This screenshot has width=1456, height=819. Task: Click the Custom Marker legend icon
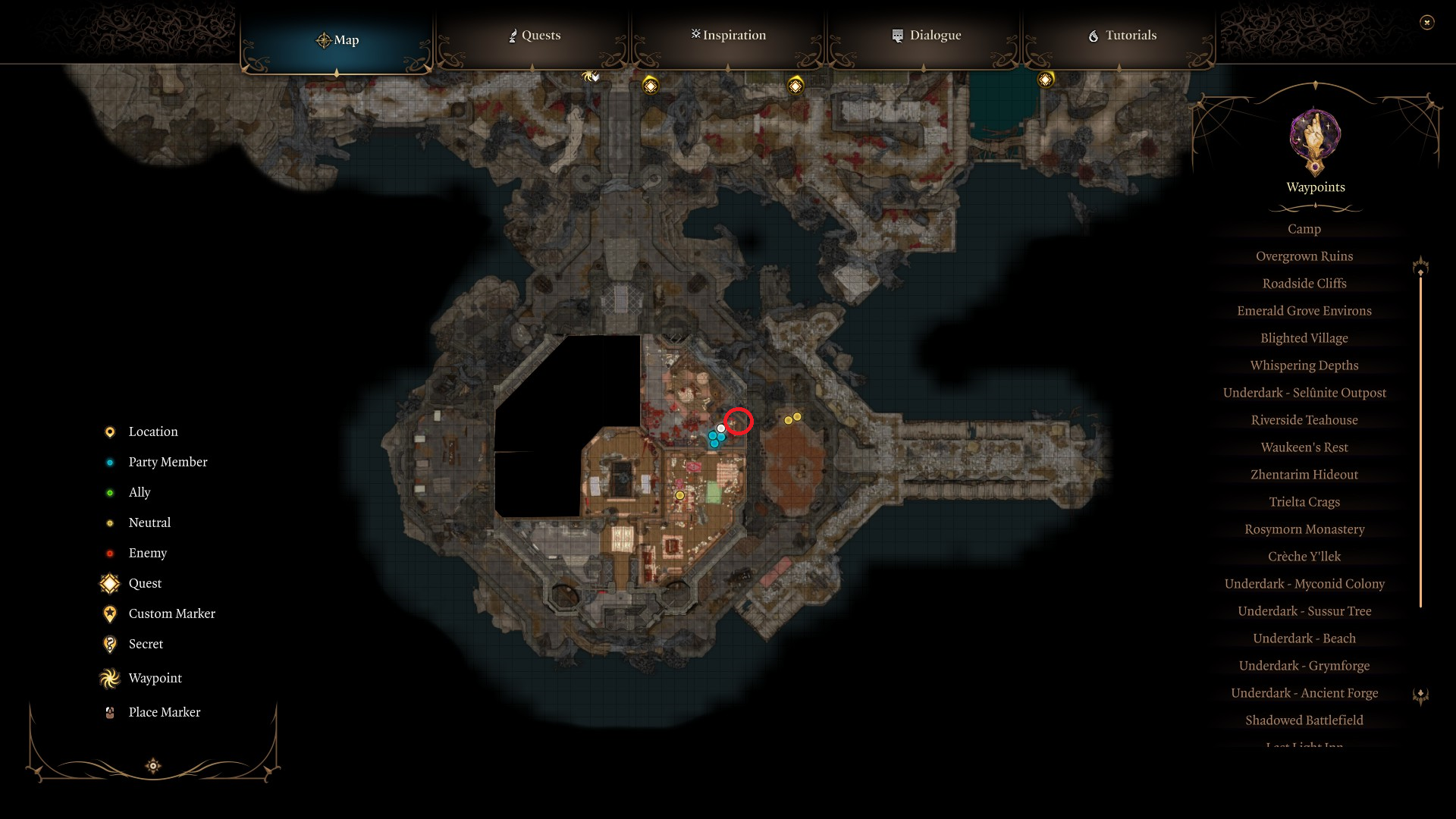(x=109, y=613)
